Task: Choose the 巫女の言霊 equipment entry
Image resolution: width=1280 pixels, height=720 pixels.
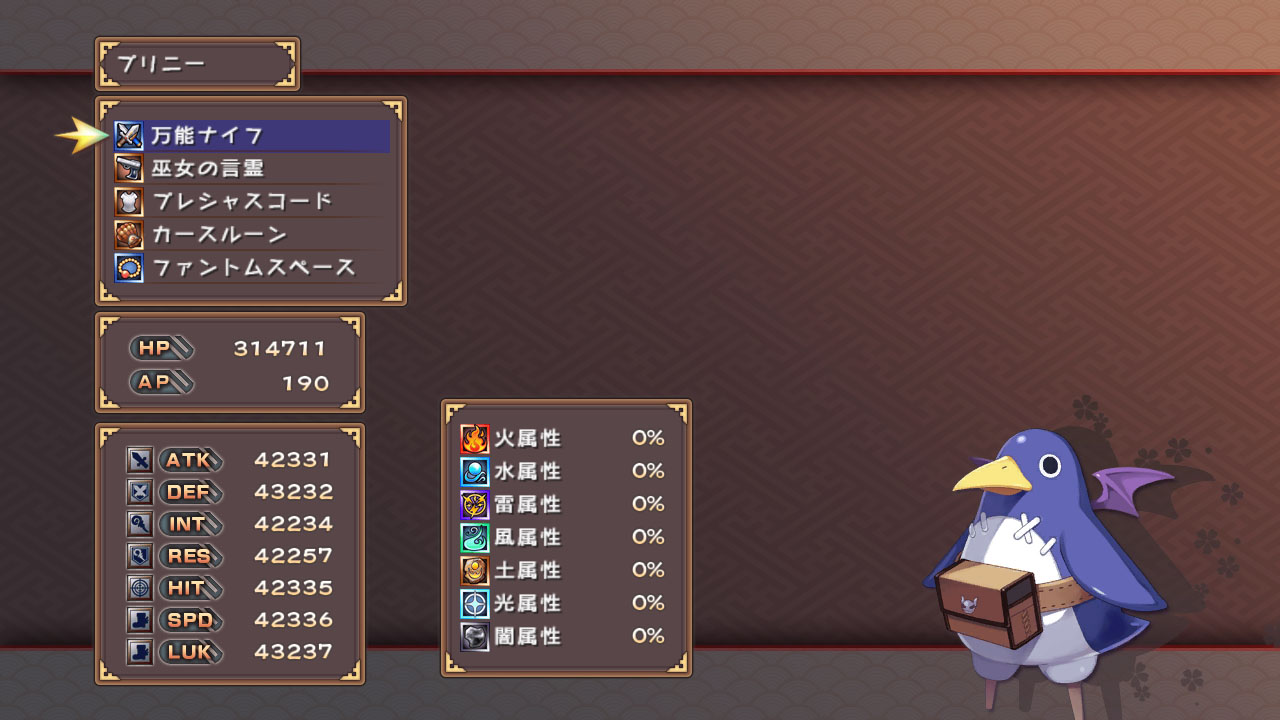Action: click(x=250, y=168)
